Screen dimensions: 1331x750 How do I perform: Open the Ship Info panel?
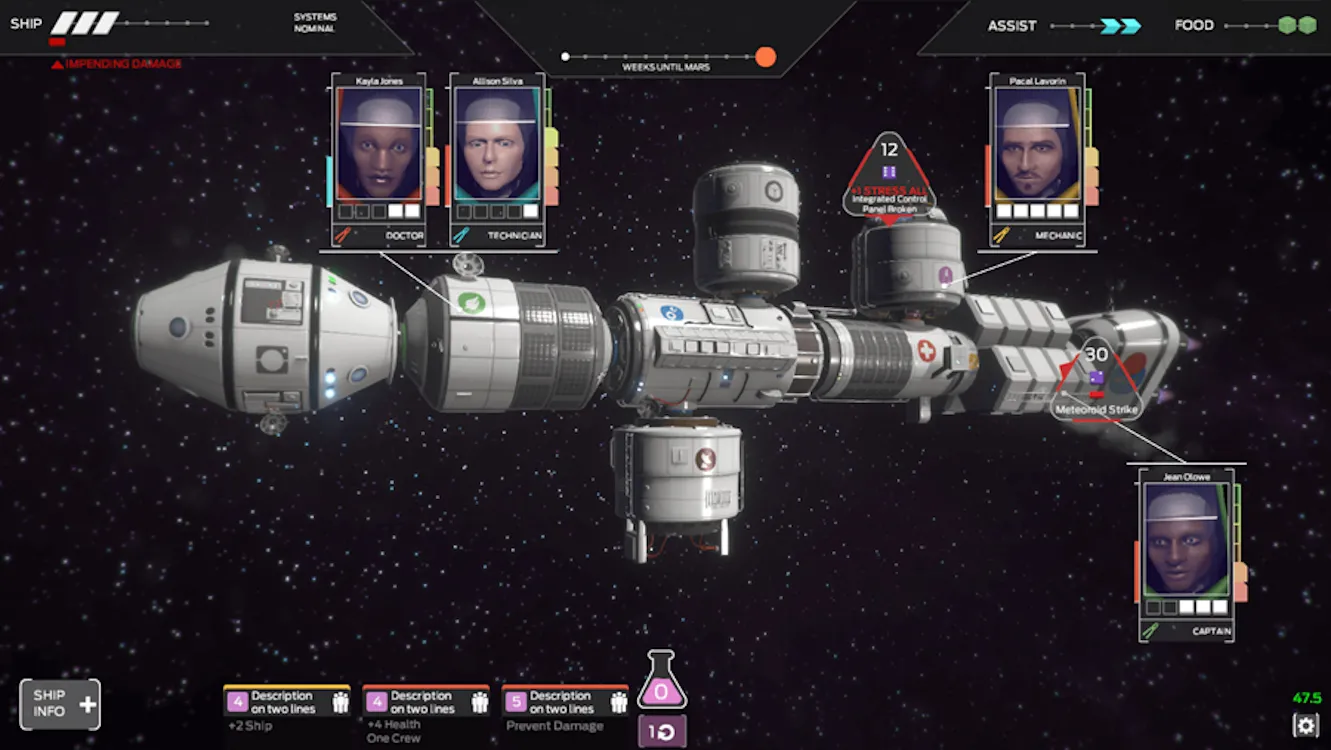click(60, 704)
